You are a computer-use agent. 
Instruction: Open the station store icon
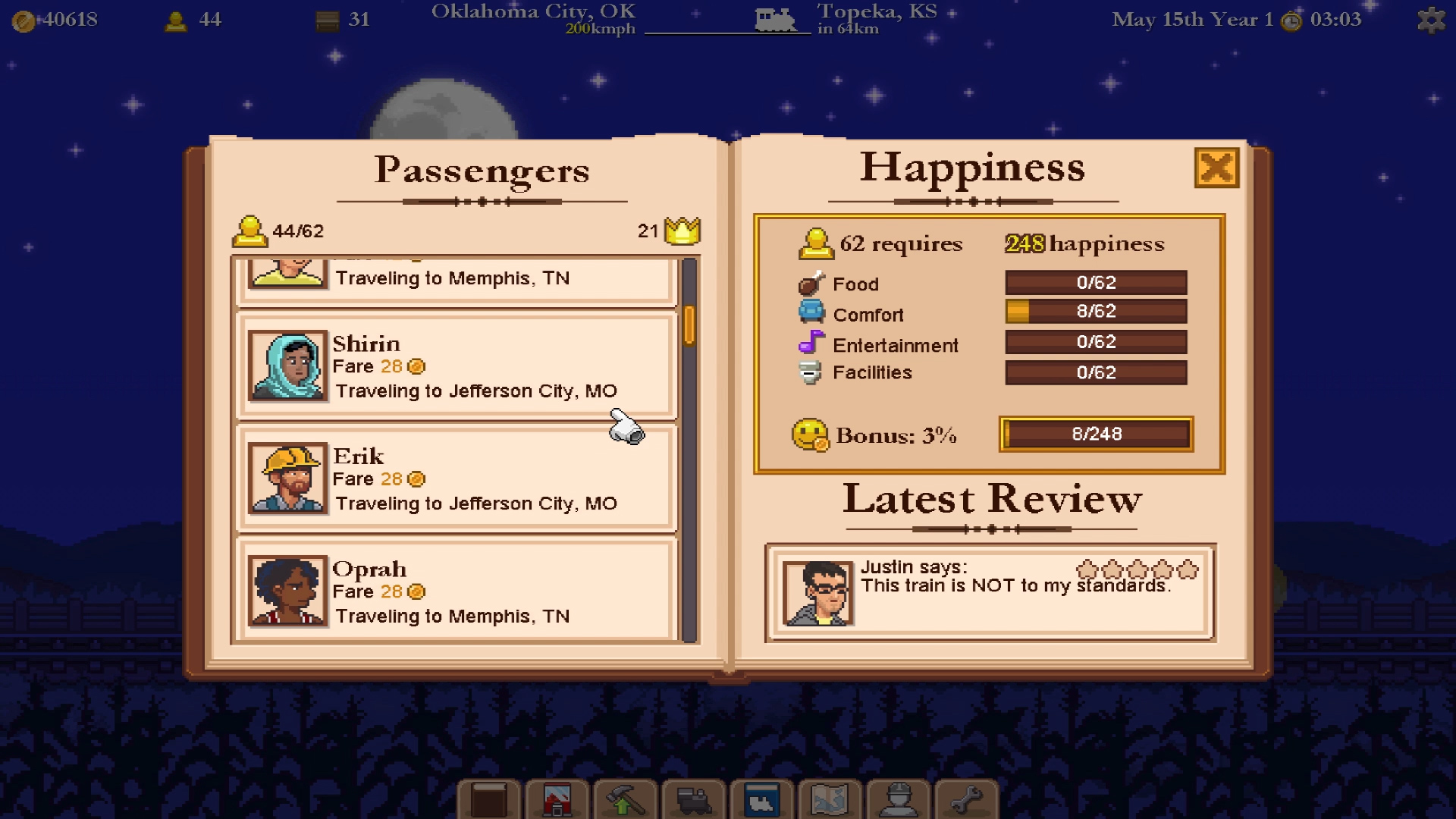pos(557,799)
